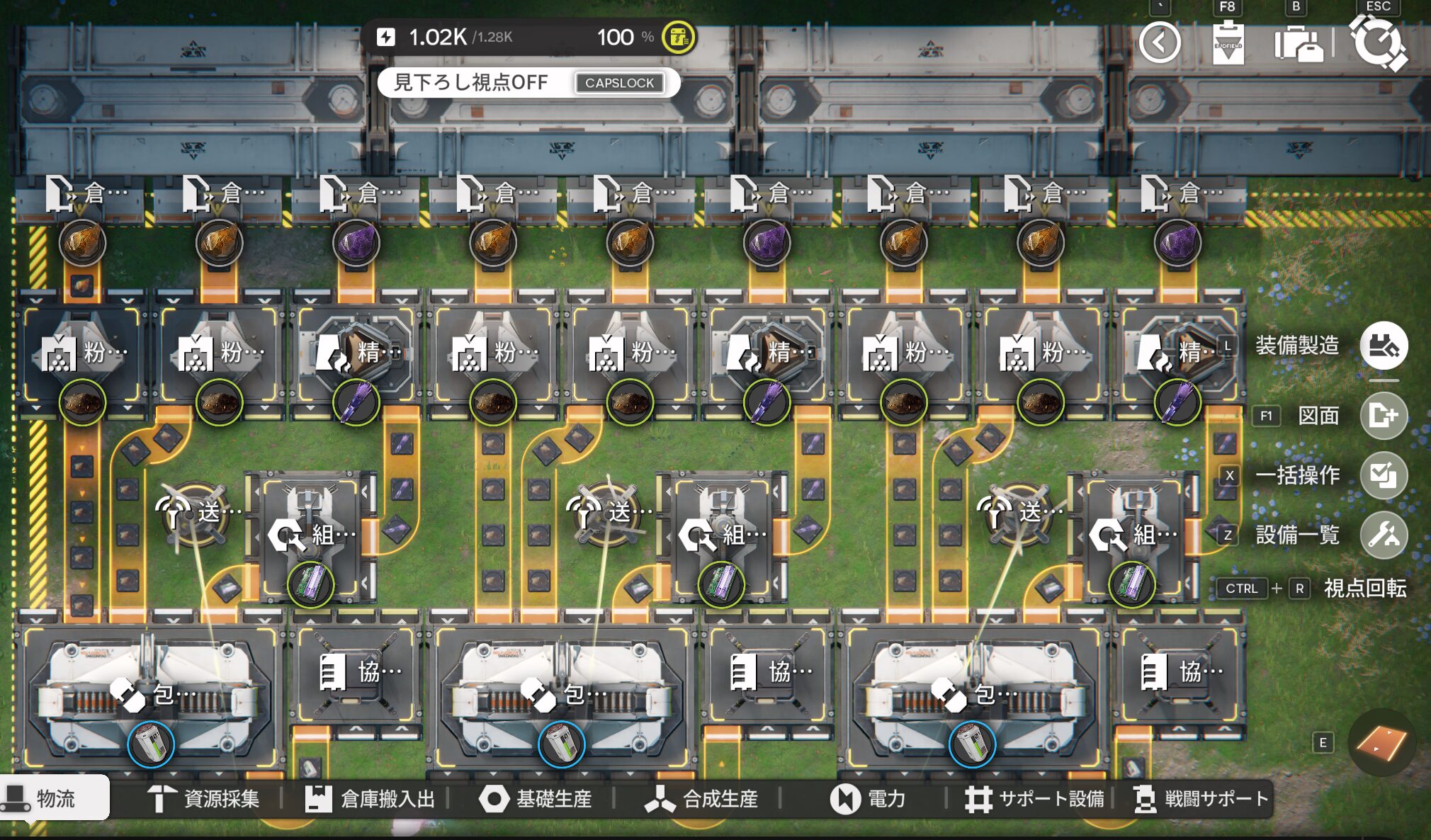This screenshot has width=1431, height=840.
Task: Open the 装備製造 equipment crafting button
Action: tap(1383, 346)
